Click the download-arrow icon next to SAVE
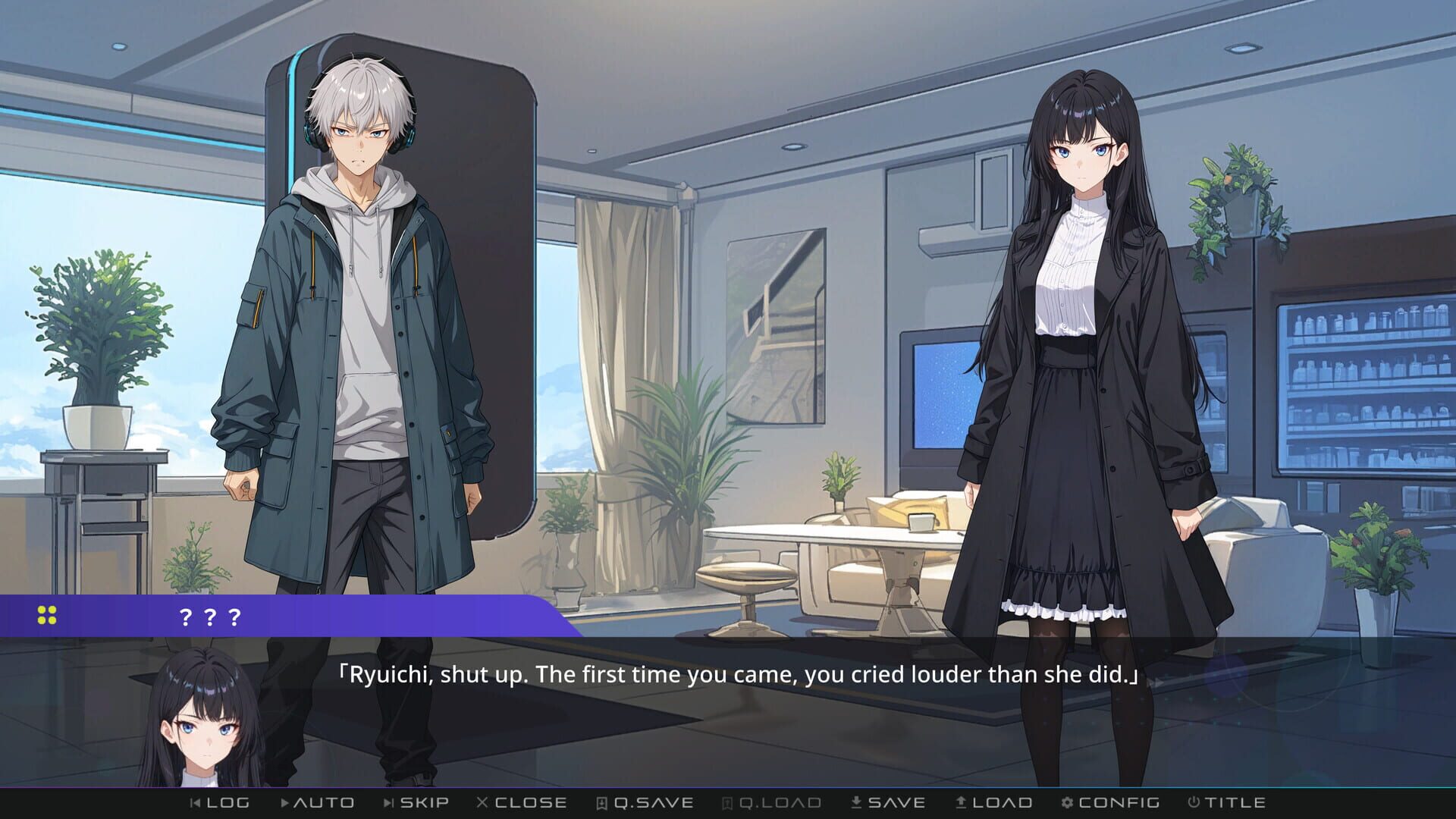Screen dimensions: 1456x819 pos(855,803)
